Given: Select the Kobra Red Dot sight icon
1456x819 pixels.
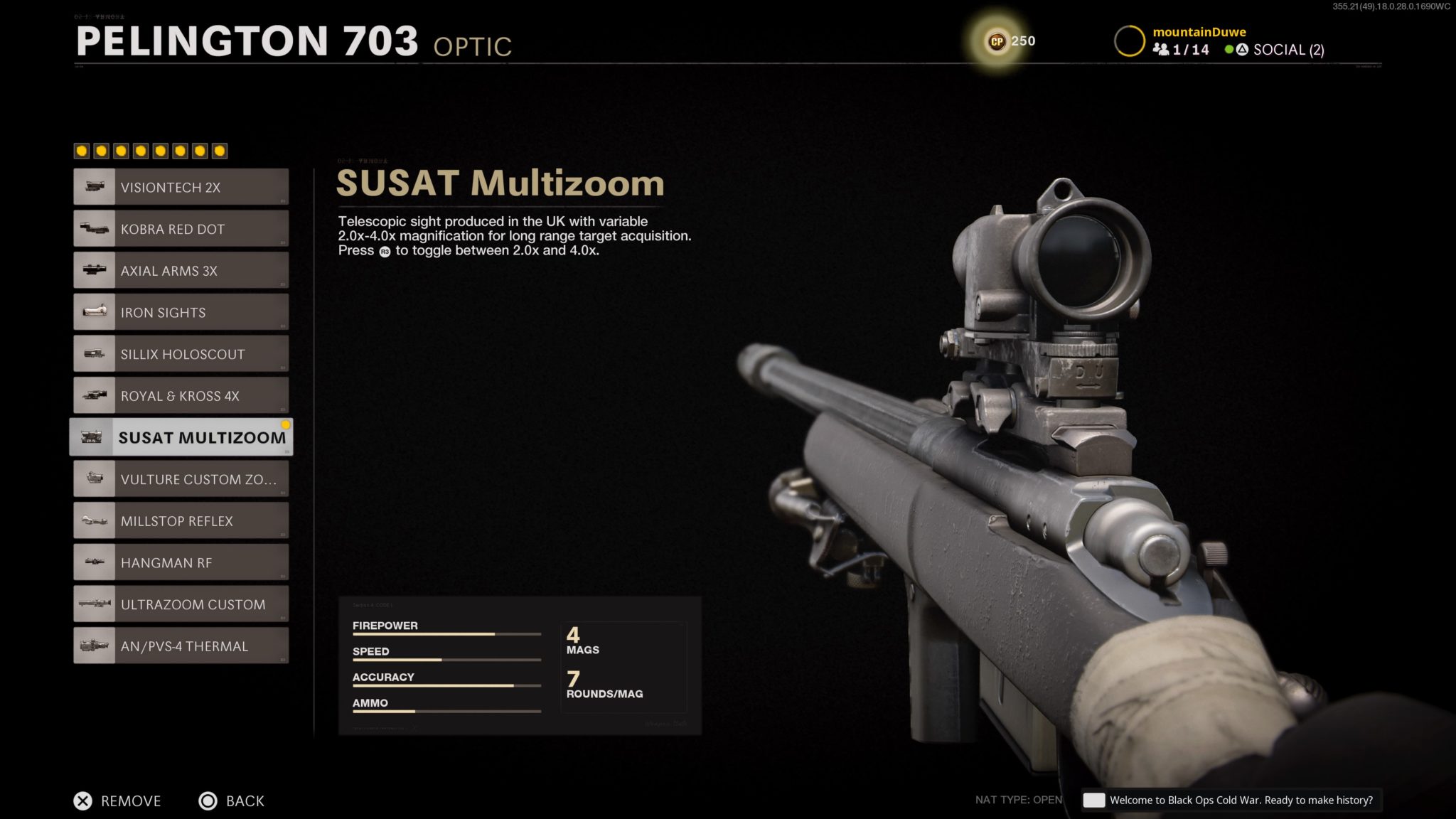Looking at the screenshot, I should [95, 228].
